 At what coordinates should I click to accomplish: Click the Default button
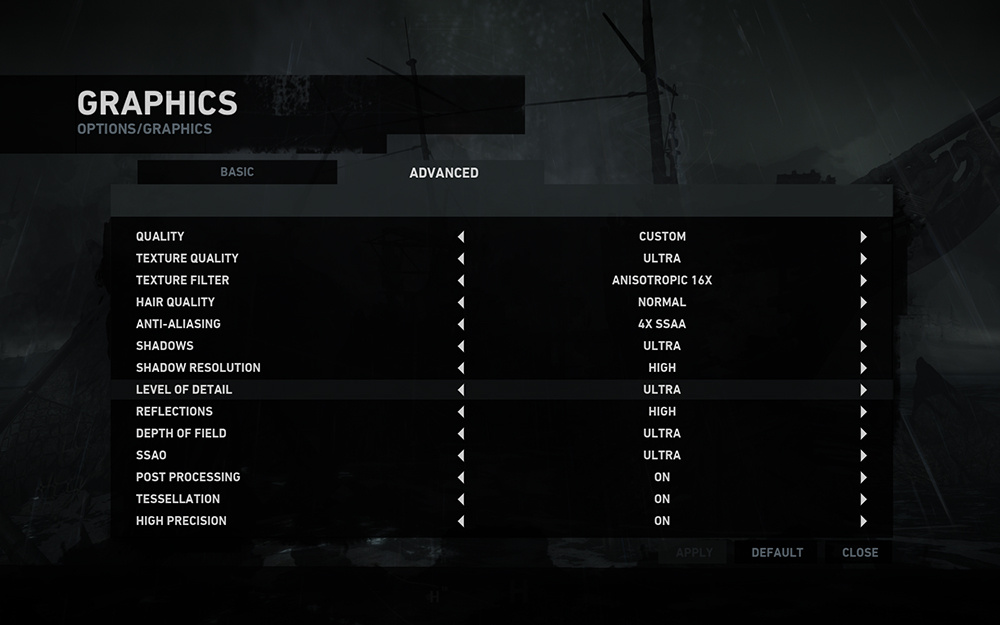[x=777, y=552]
